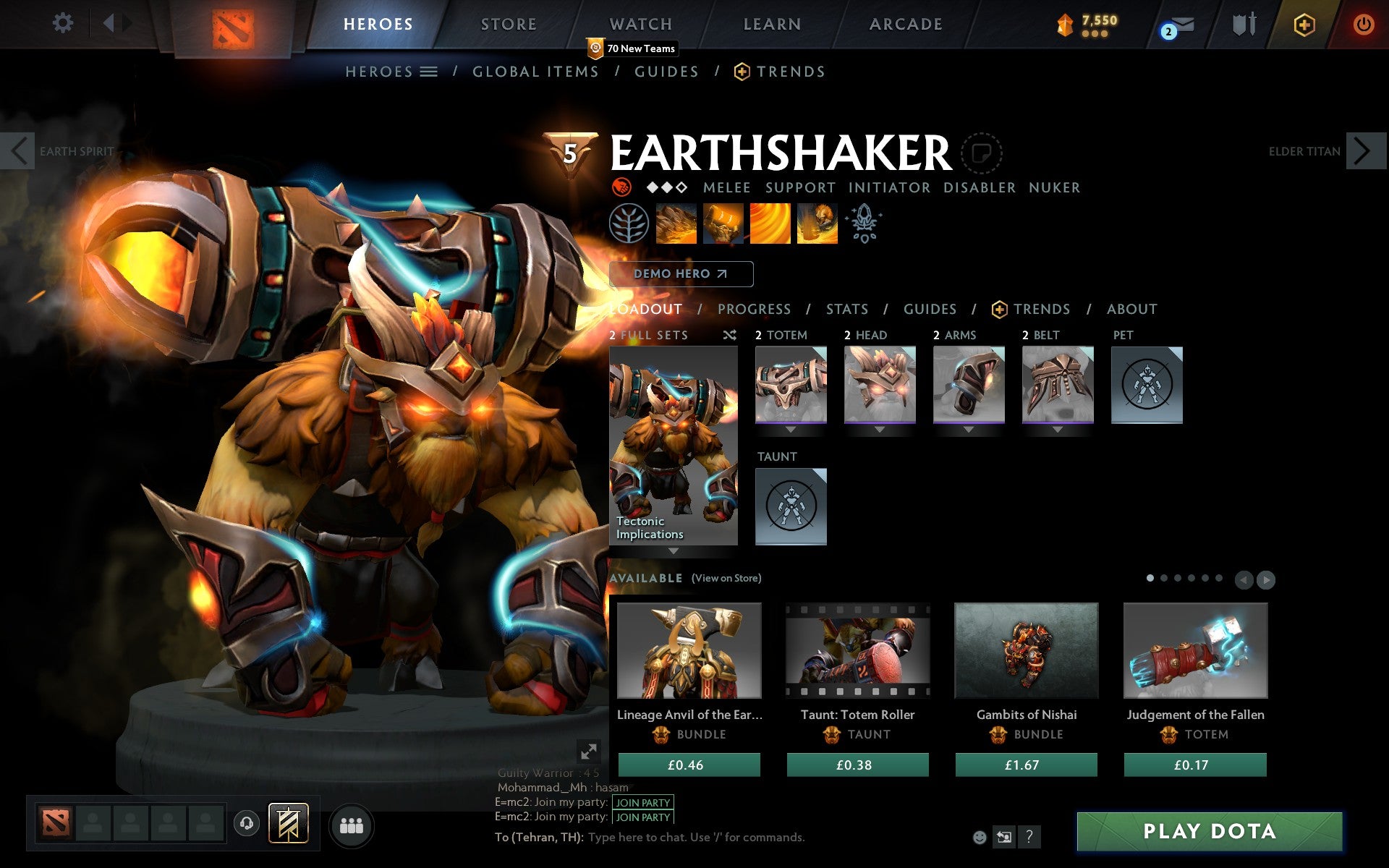Open the WATCH menu item

click(640, 24)
